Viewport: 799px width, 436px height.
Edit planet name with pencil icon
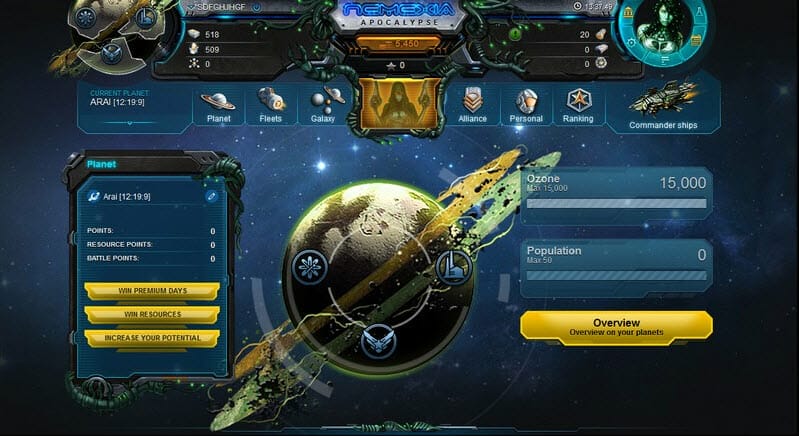click(x=211, y=197)
